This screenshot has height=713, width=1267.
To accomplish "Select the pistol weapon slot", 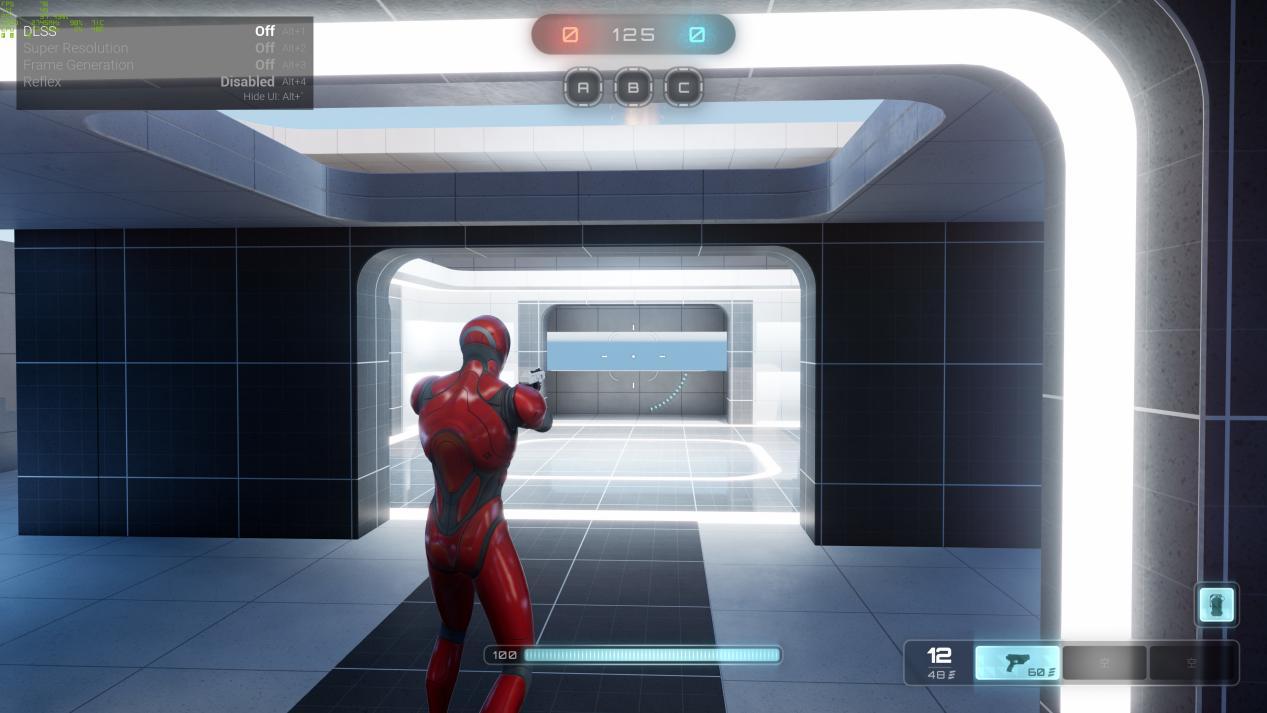I will tap(1017, 663).
